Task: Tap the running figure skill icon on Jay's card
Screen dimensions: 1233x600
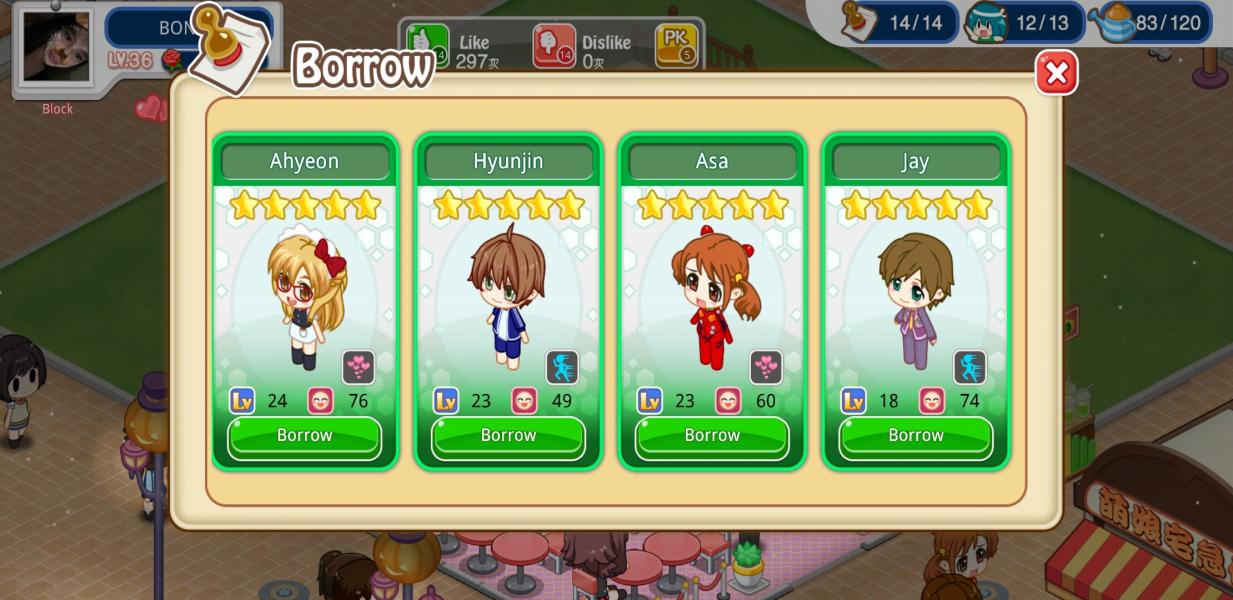Action: (969, 367)
